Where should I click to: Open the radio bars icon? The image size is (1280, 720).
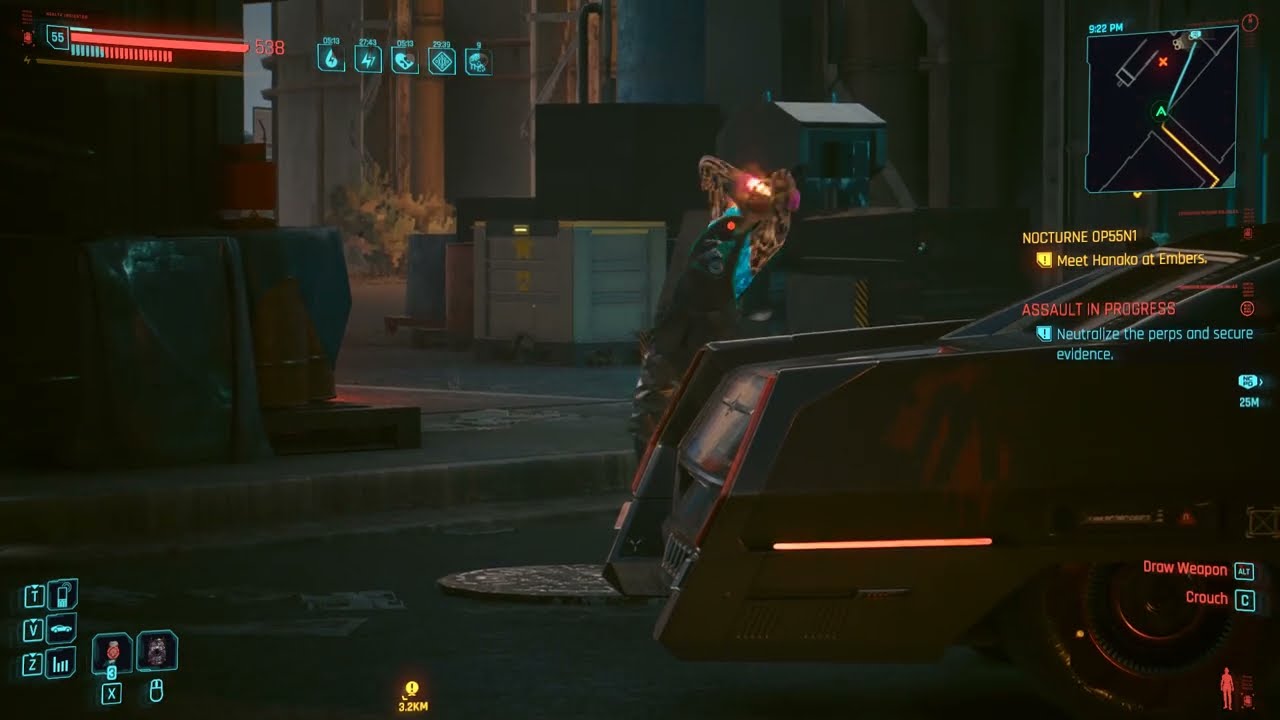(62, 663)
